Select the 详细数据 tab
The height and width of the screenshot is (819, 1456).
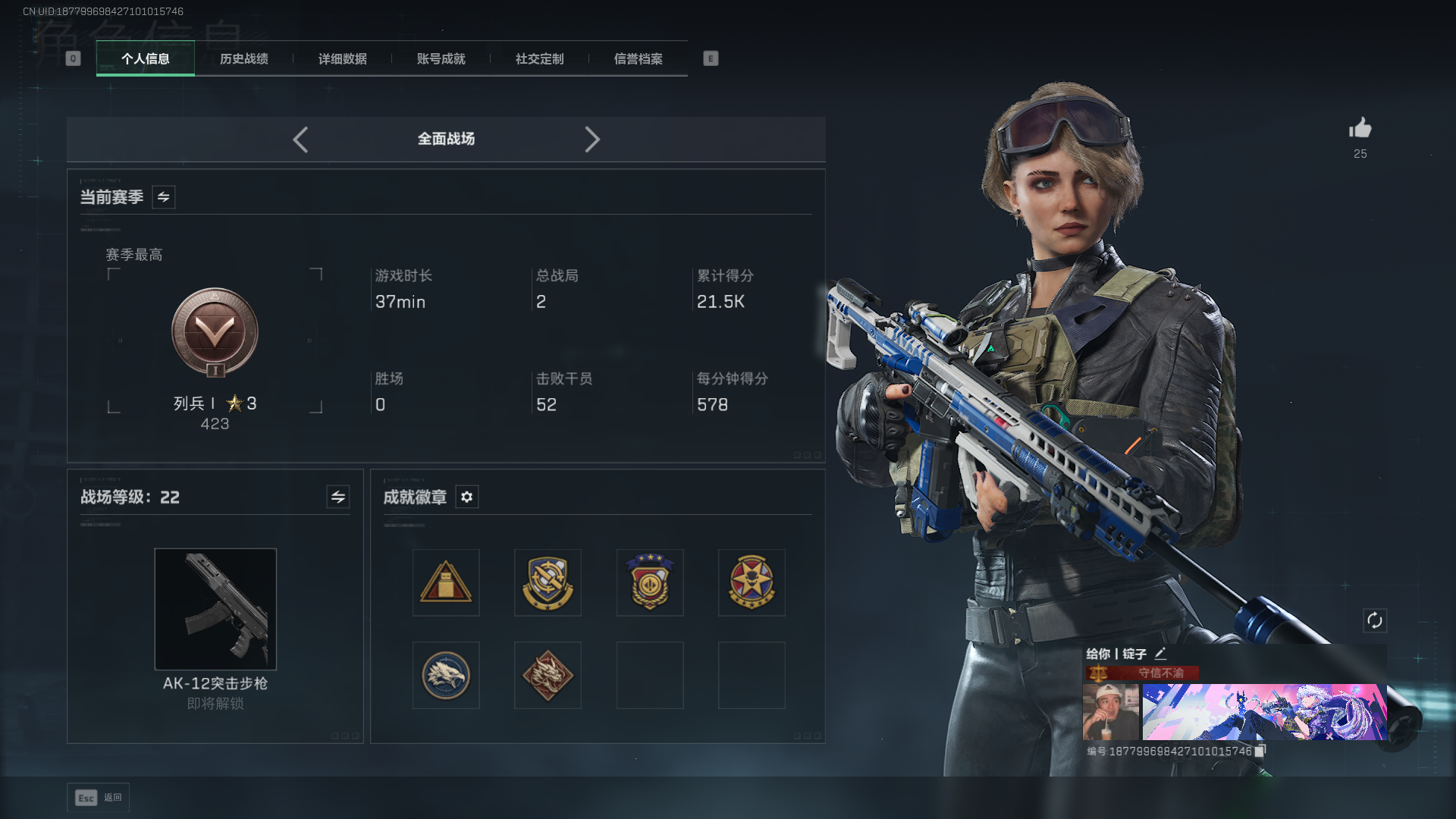tap(343, 59)
